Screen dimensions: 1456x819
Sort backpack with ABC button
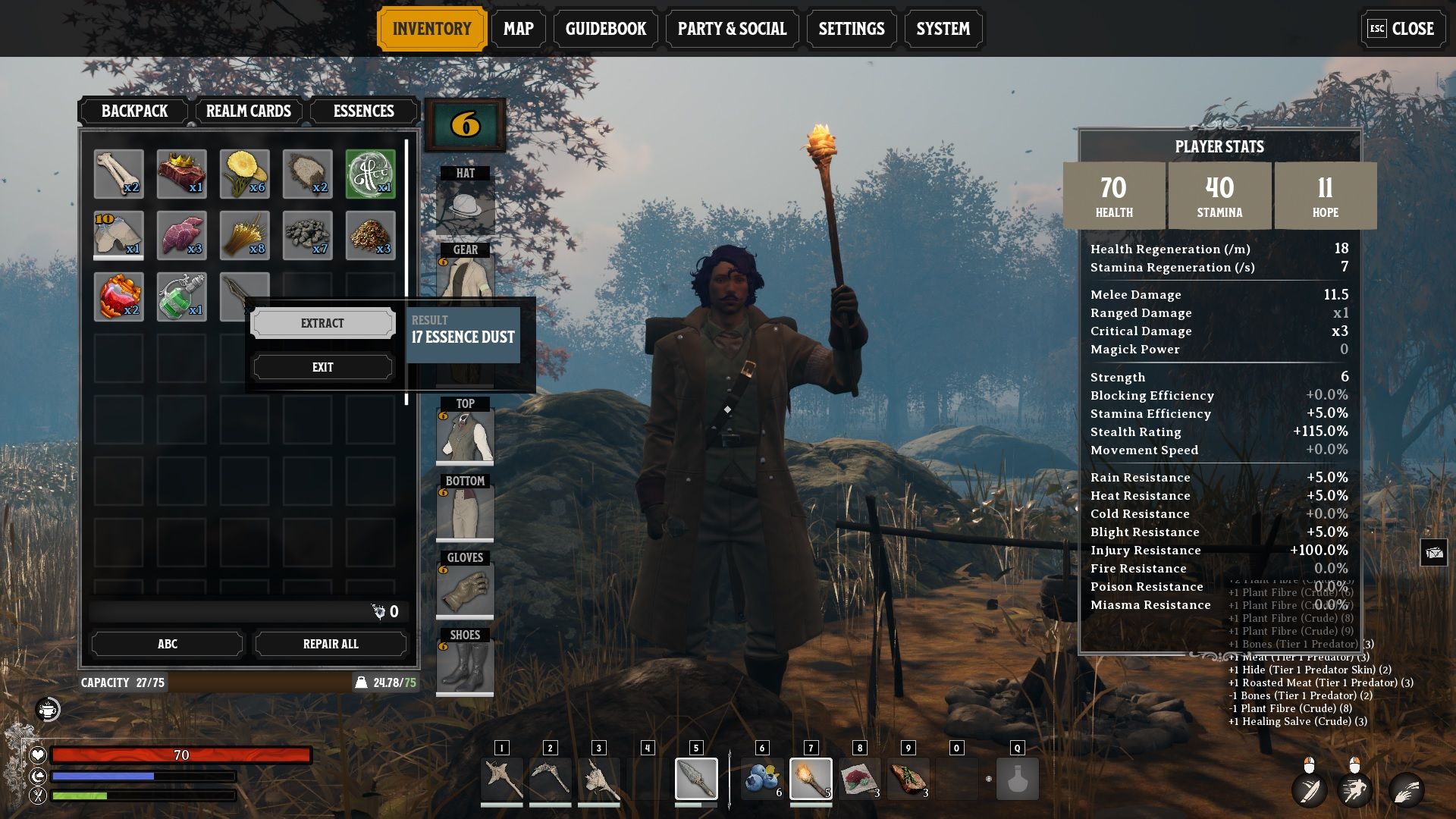click(167, 644)
